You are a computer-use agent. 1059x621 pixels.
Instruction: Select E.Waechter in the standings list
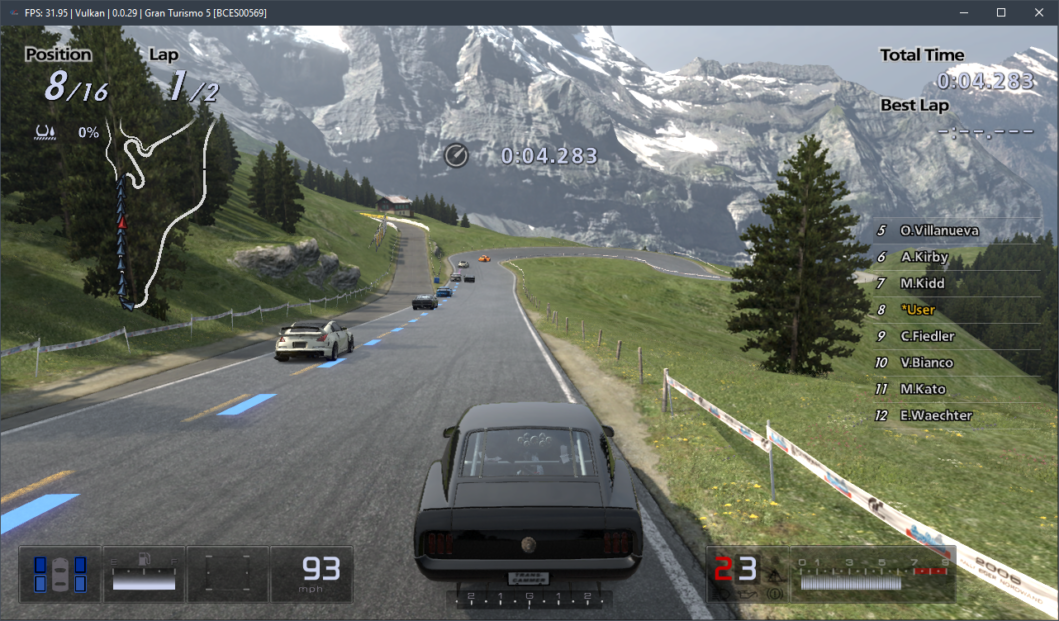[935, 416]
